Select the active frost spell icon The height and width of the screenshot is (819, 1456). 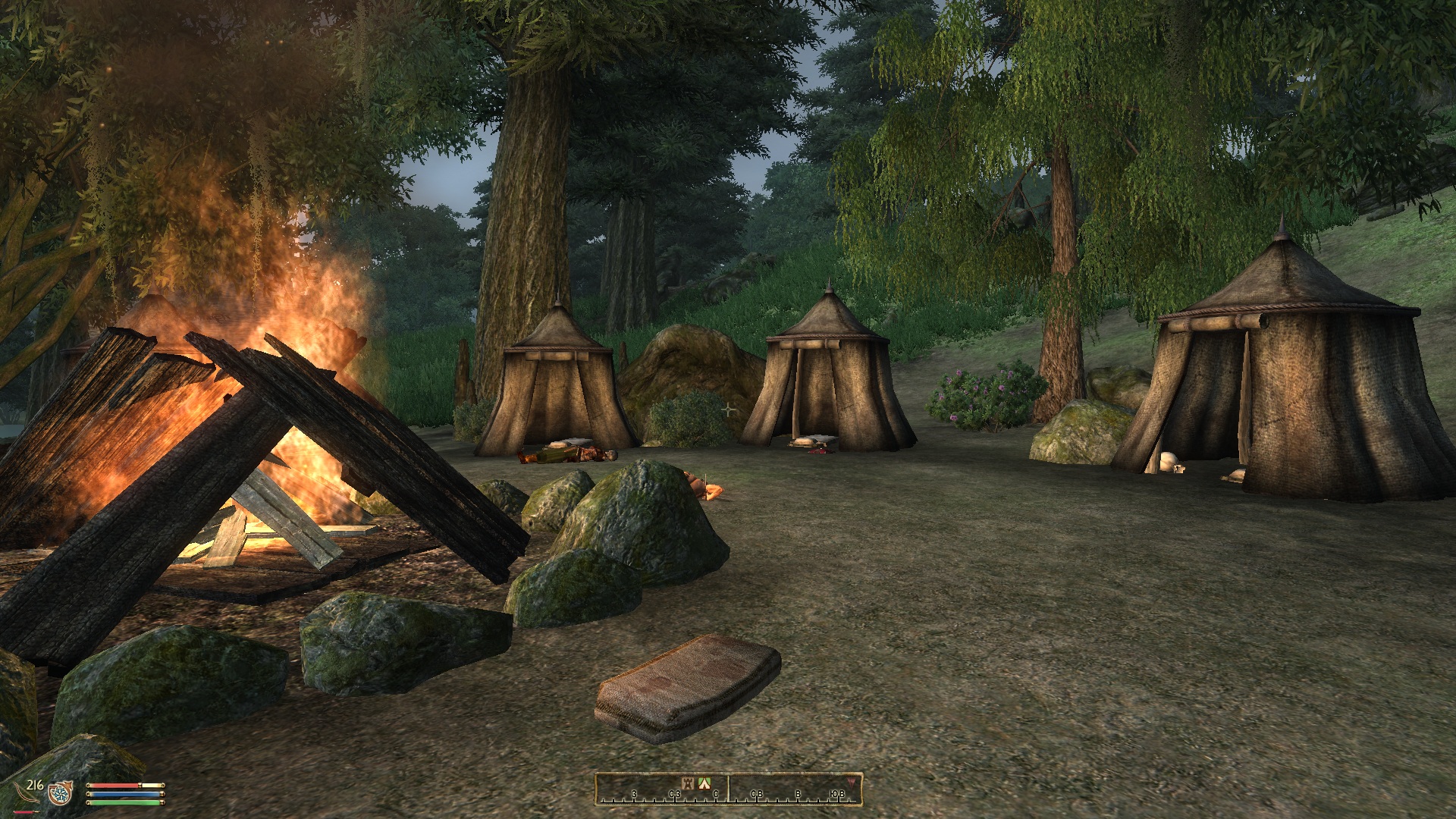[x=59, y=793]
